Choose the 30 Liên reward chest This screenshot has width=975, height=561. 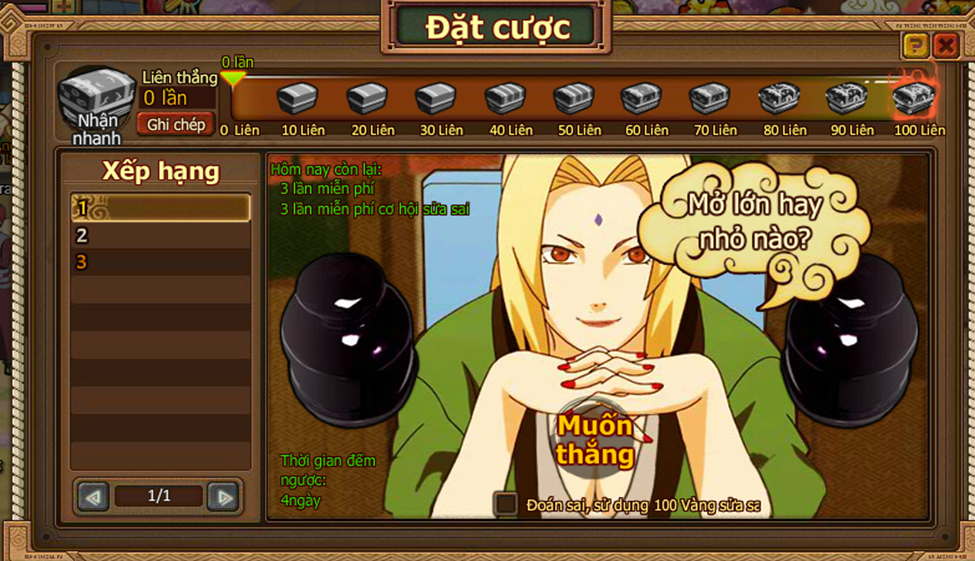tap(436, 99)
